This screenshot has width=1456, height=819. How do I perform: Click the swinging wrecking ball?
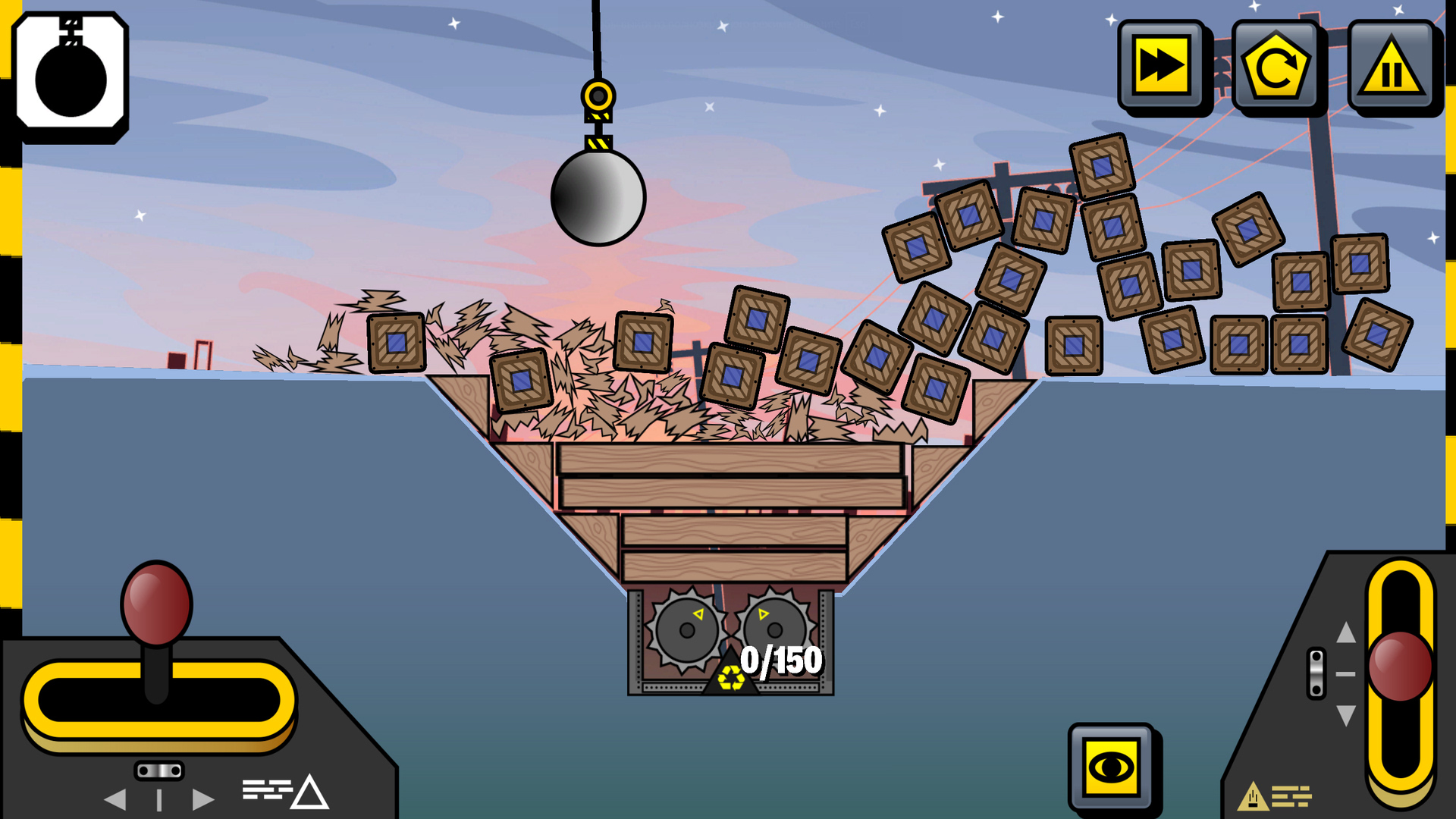tap(599, 199)
